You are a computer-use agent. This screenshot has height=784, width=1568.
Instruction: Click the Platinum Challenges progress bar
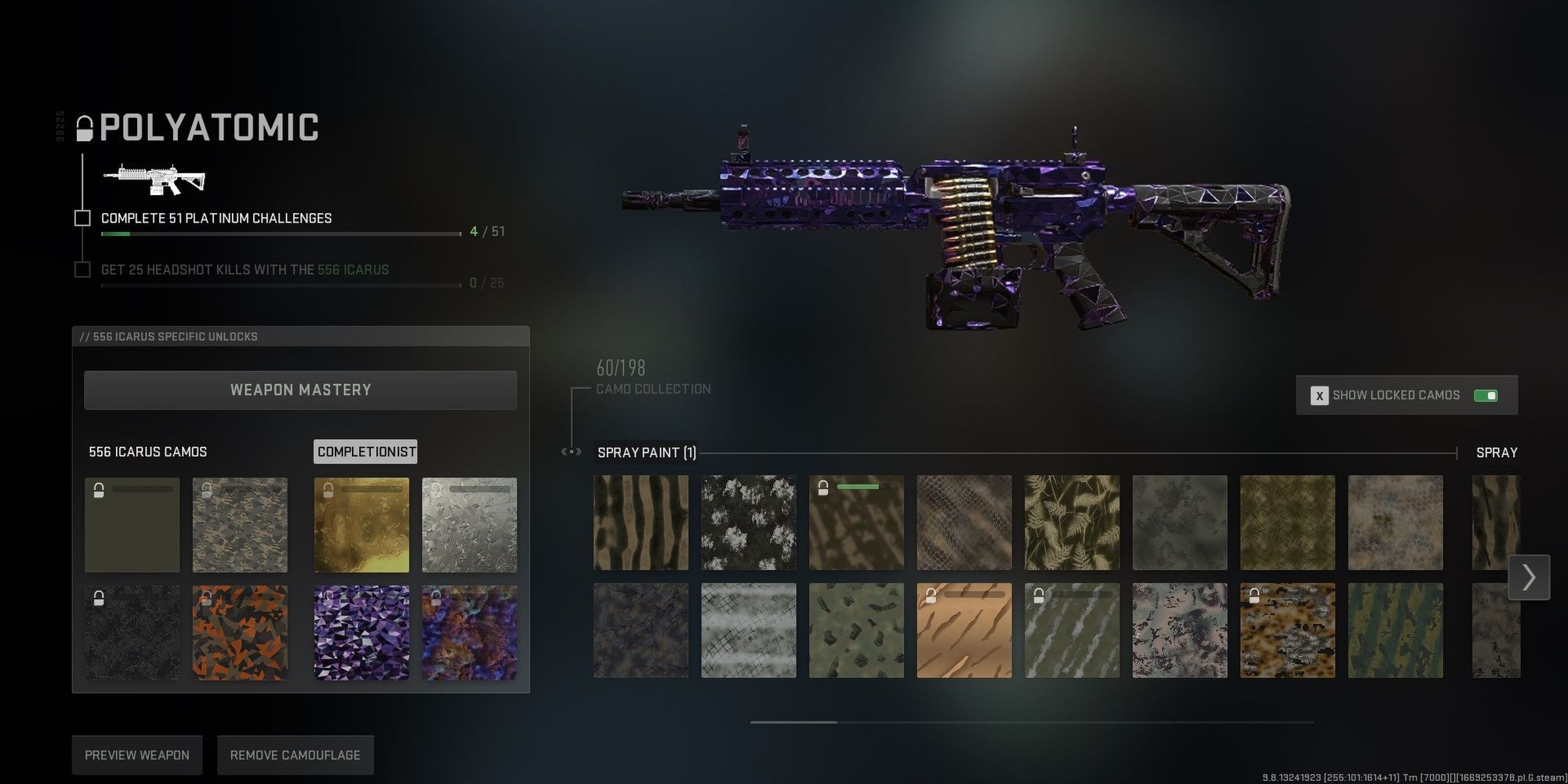coord(279,232)
